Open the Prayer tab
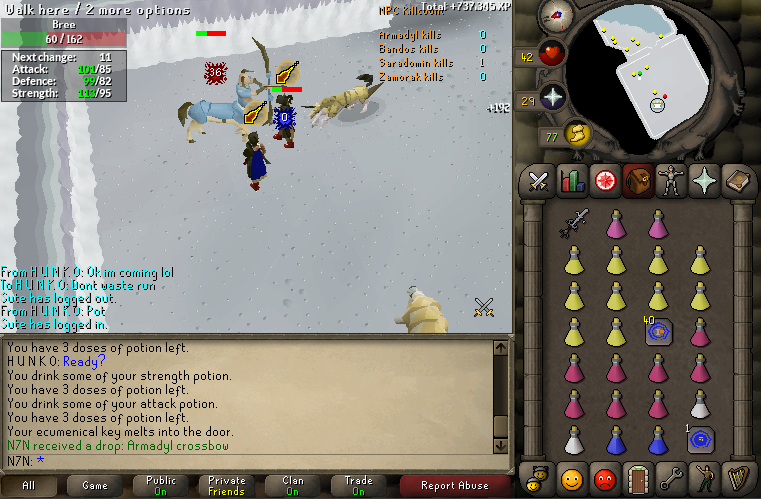761x499 pixels. tap(702, 181)
